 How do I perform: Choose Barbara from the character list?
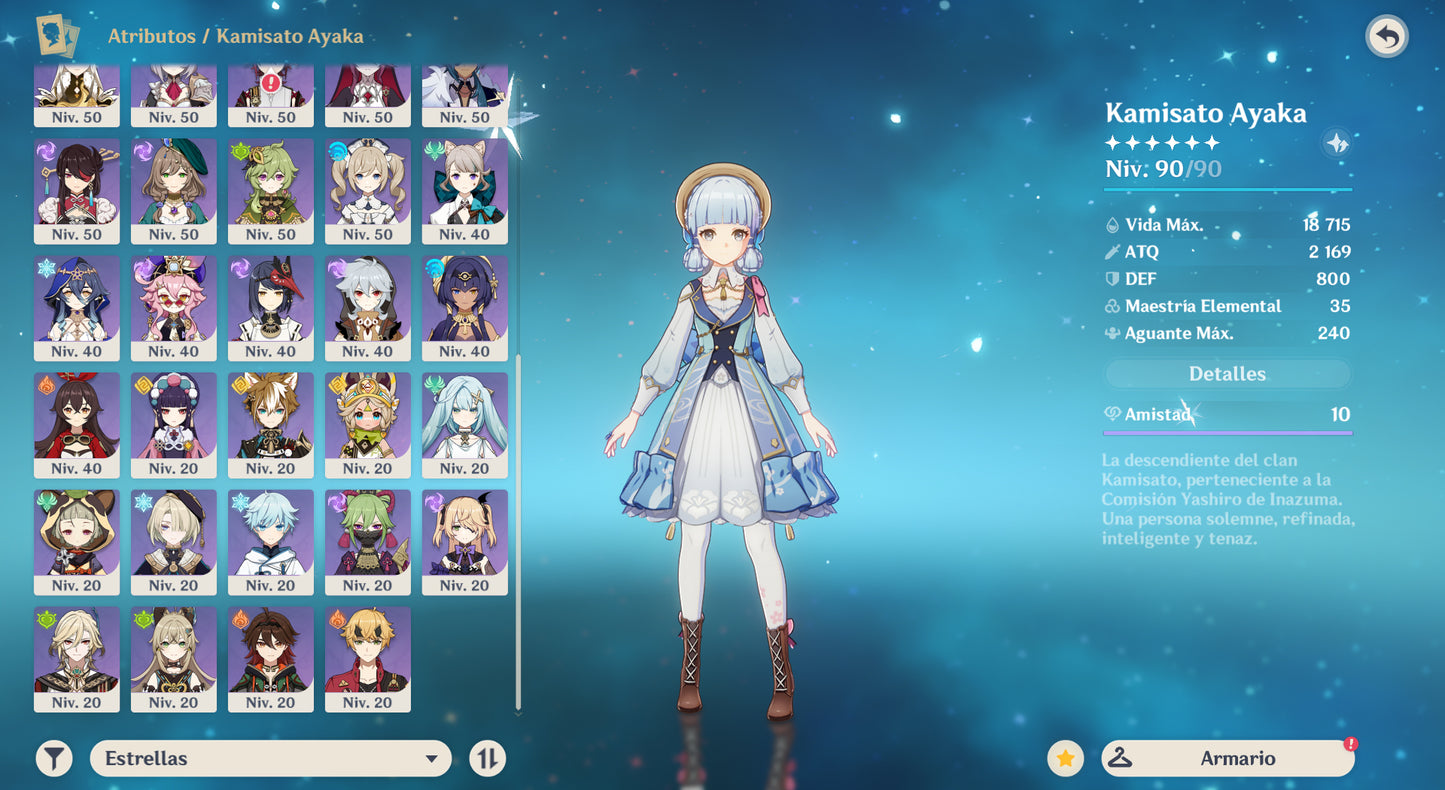pos(368,191)
